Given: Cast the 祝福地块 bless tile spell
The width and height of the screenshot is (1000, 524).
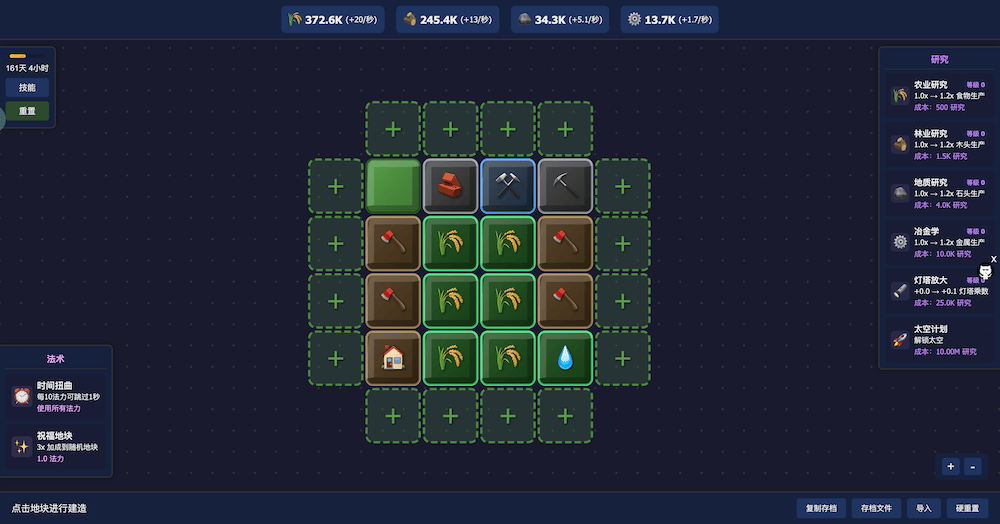Looking at the screenshot, I should [56, 447].
